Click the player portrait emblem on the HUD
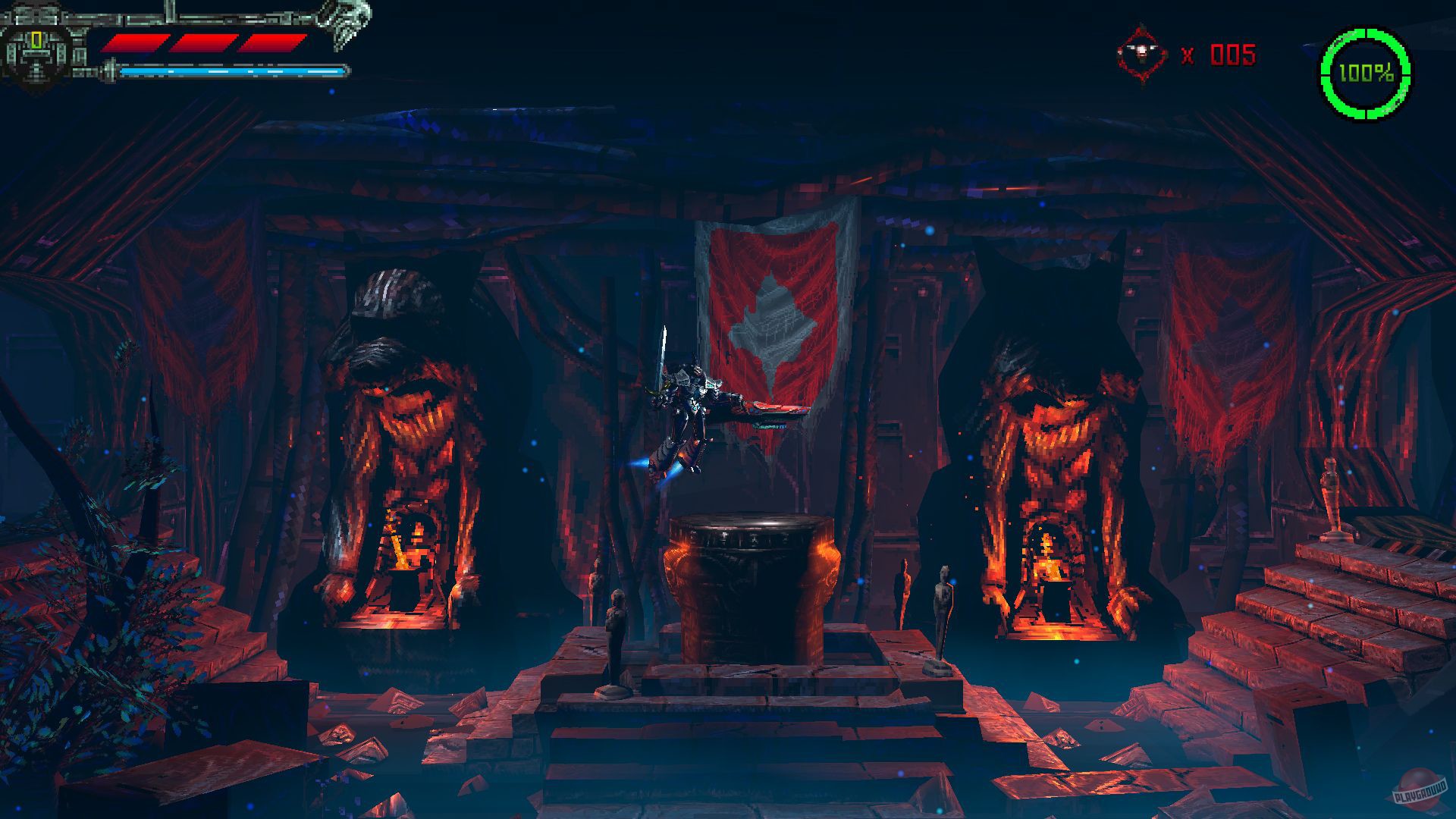This screenshot has width=1456, height=819. point(38,49)
